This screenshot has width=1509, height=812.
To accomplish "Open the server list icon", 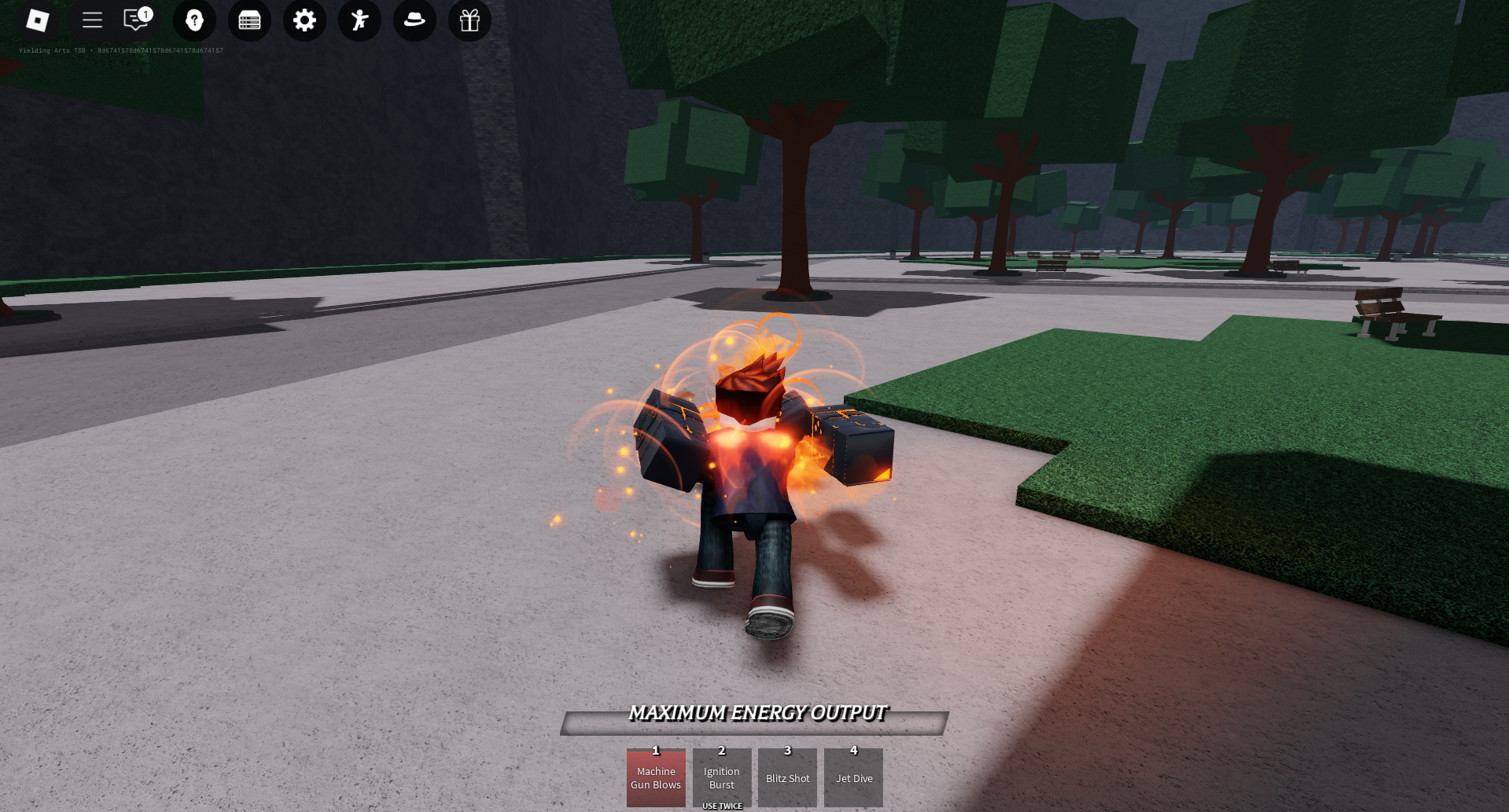I will click(249, 21).
